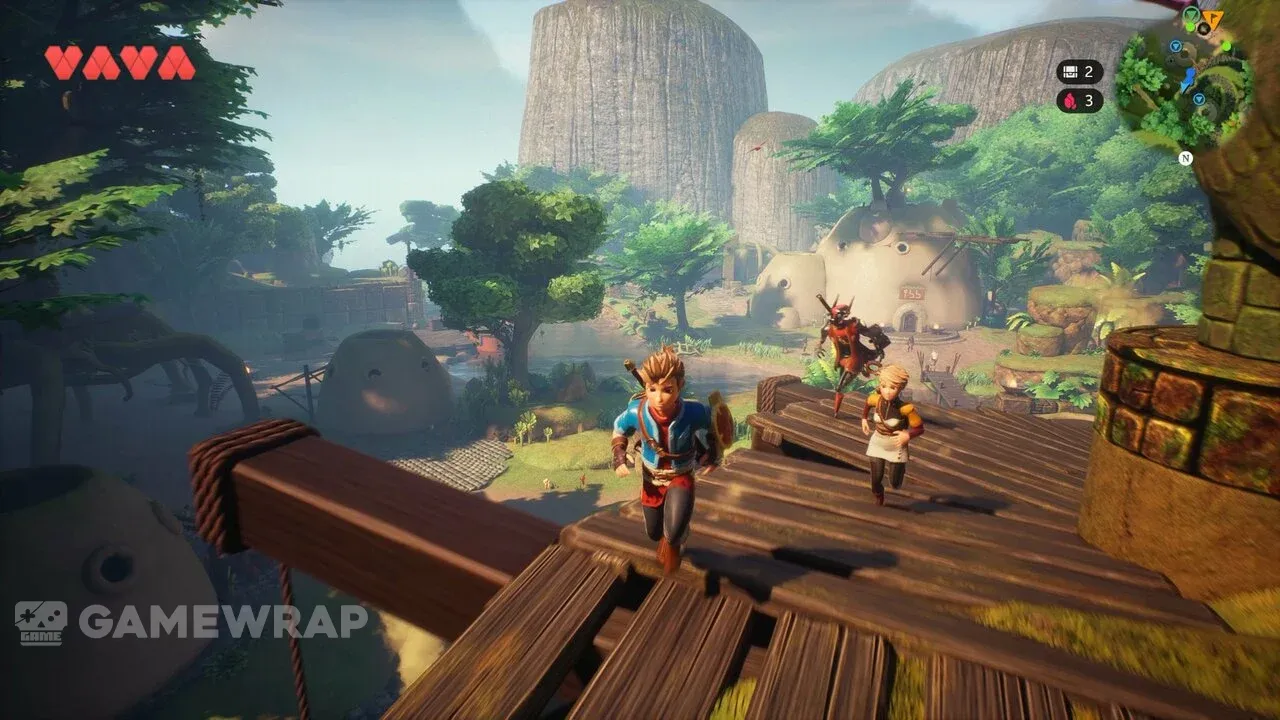Click the treasure chest counter icon

coord(1070,71)
